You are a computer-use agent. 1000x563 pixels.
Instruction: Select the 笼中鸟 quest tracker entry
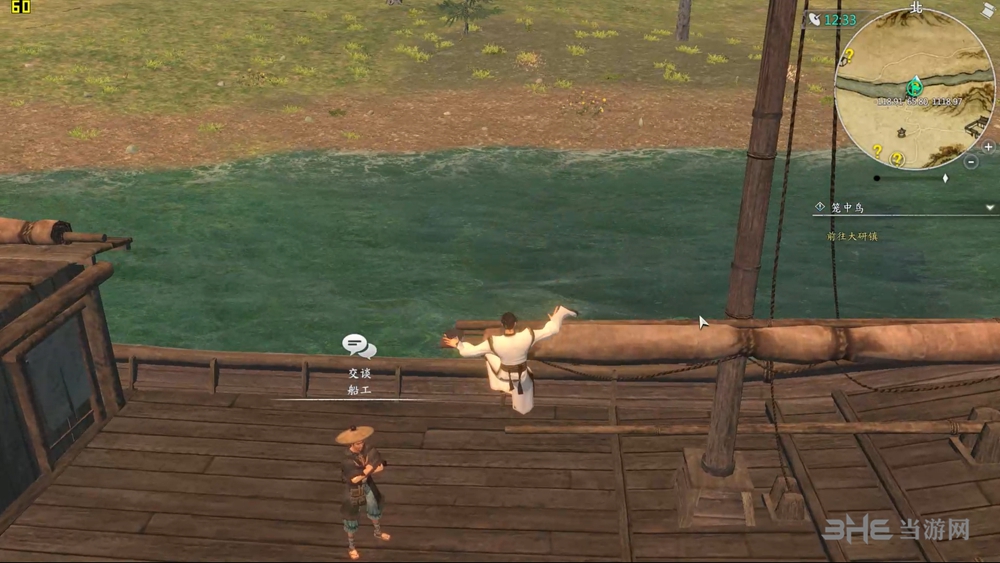[x=846, y=207]
